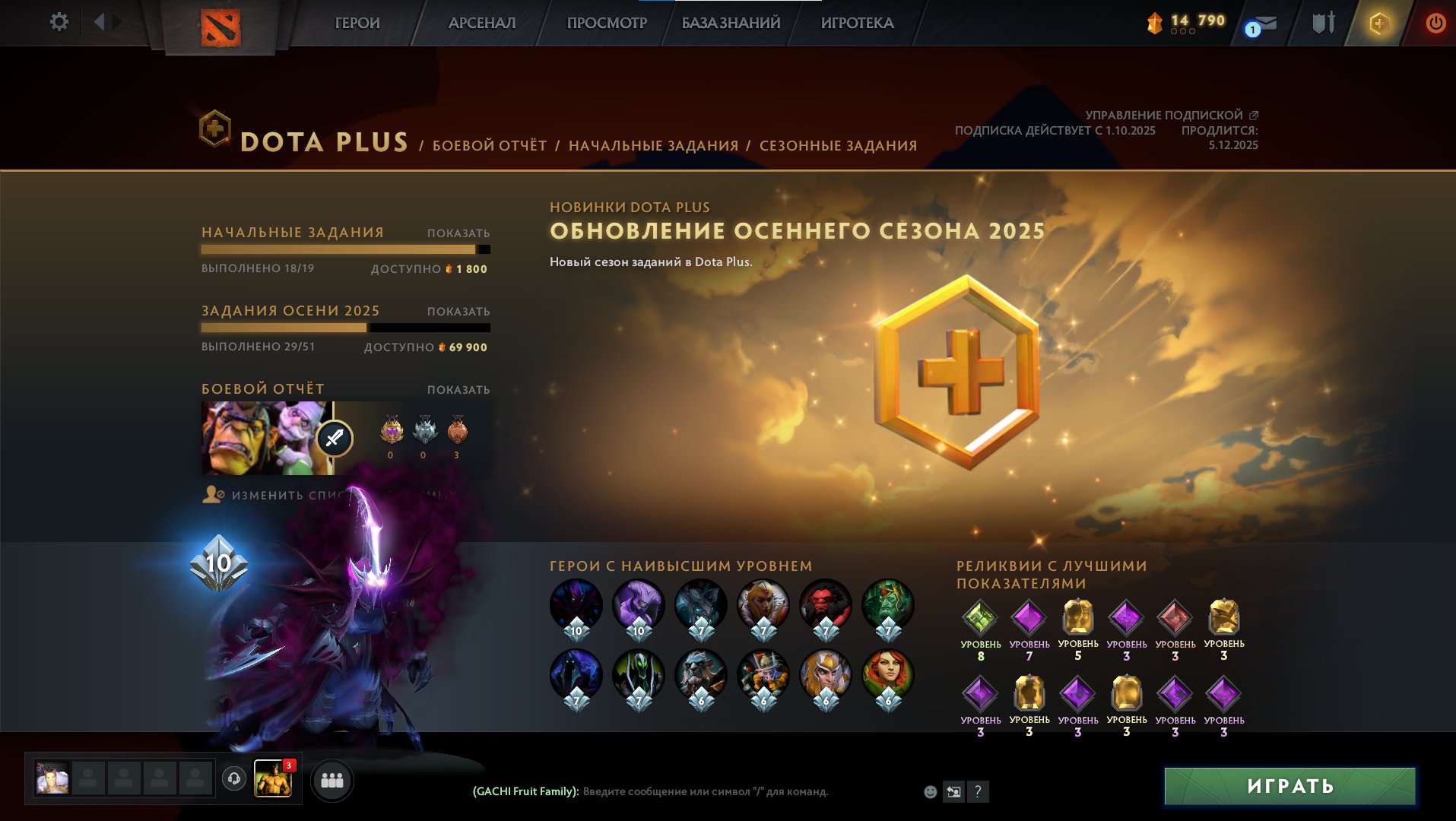Open the settings gear in the top-left corner
1456x821 pixels.
coord(59,22)
